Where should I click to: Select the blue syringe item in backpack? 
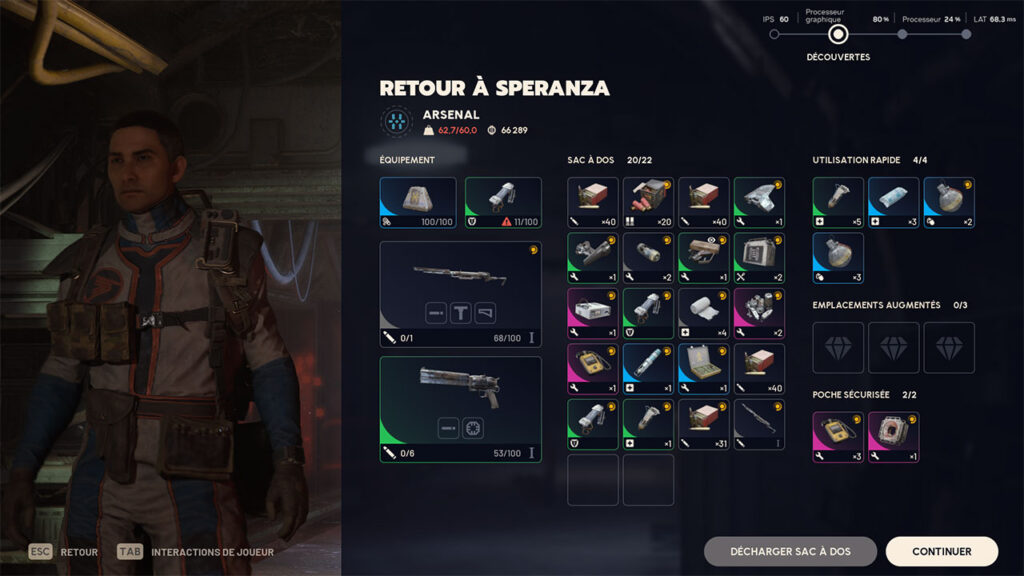tap(648, 369)
